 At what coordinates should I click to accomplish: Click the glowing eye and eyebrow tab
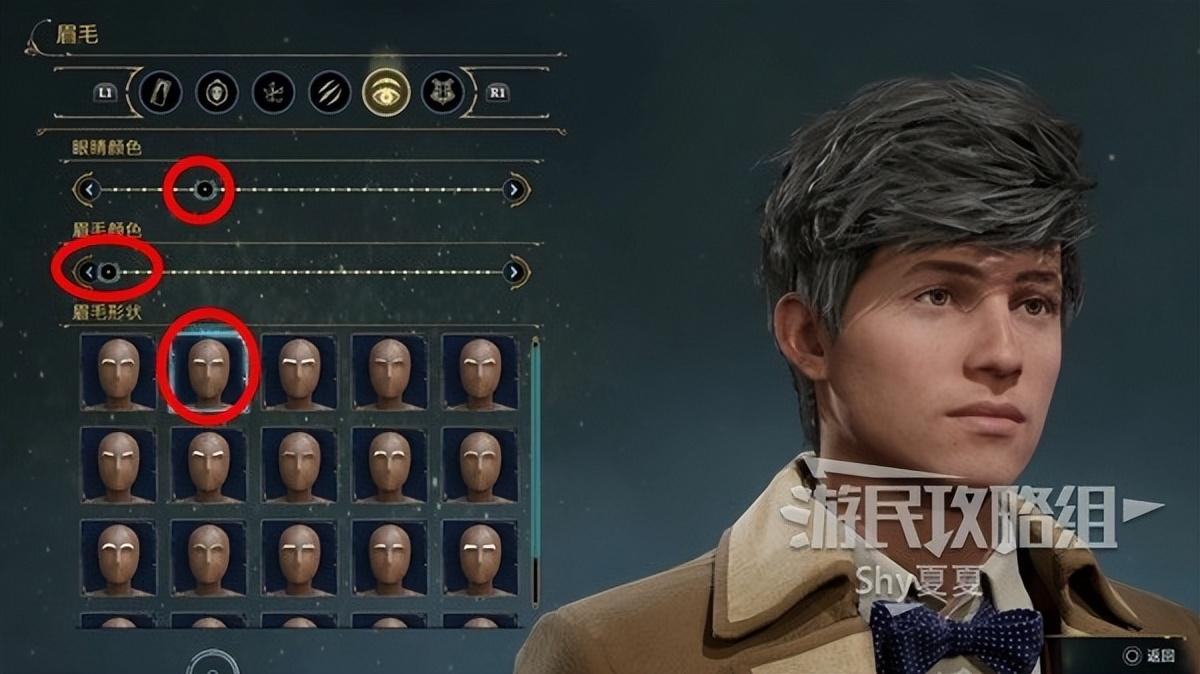[x=385, y=92]
